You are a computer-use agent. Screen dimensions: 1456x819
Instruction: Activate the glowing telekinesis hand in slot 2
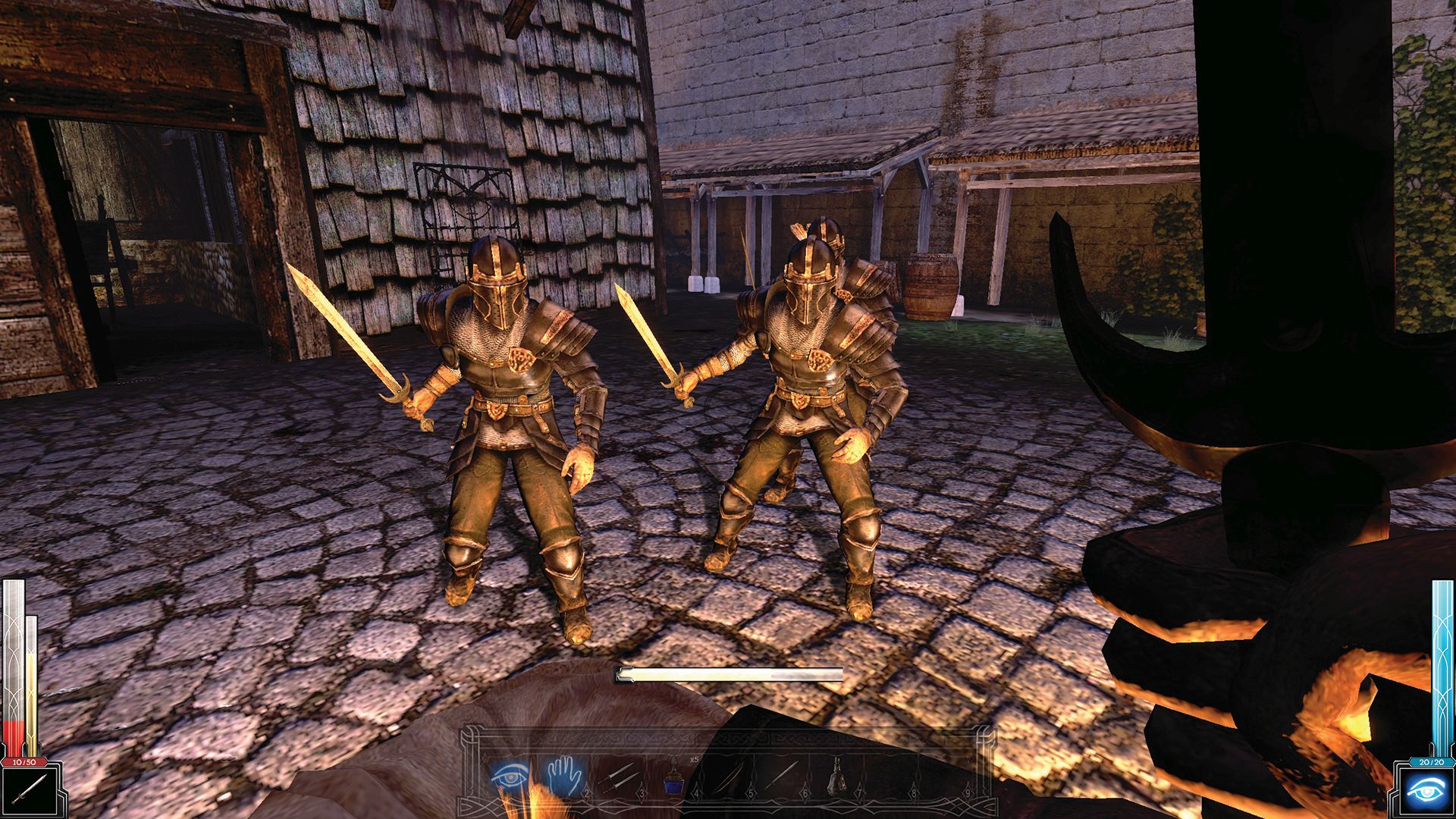(x=564, y=777)
